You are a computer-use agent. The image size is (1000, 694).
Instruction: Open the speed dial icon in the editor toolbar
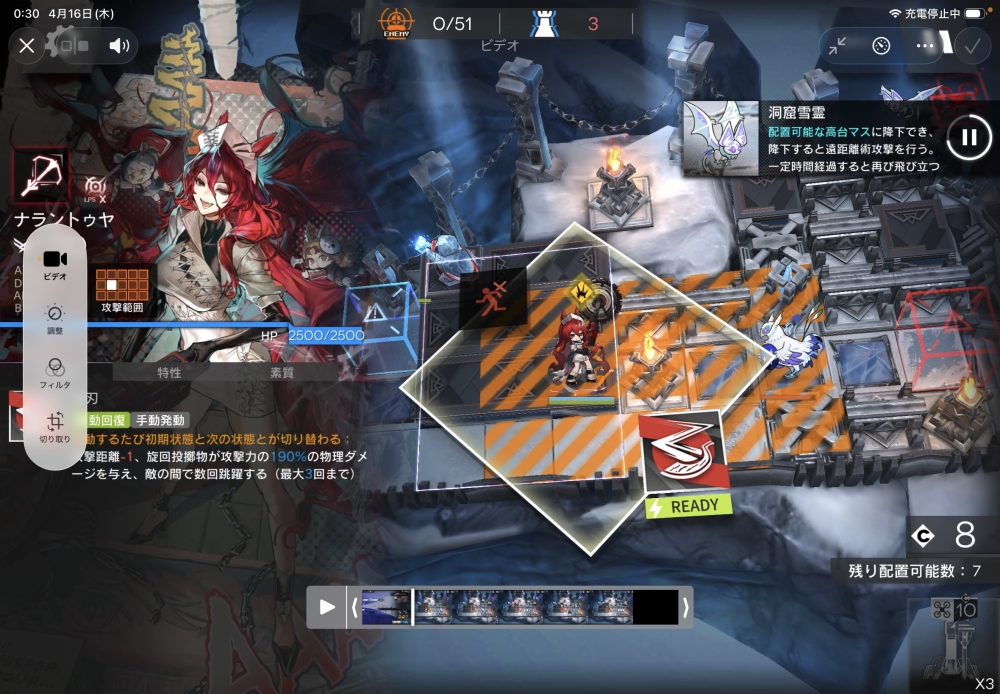[881, 45]
